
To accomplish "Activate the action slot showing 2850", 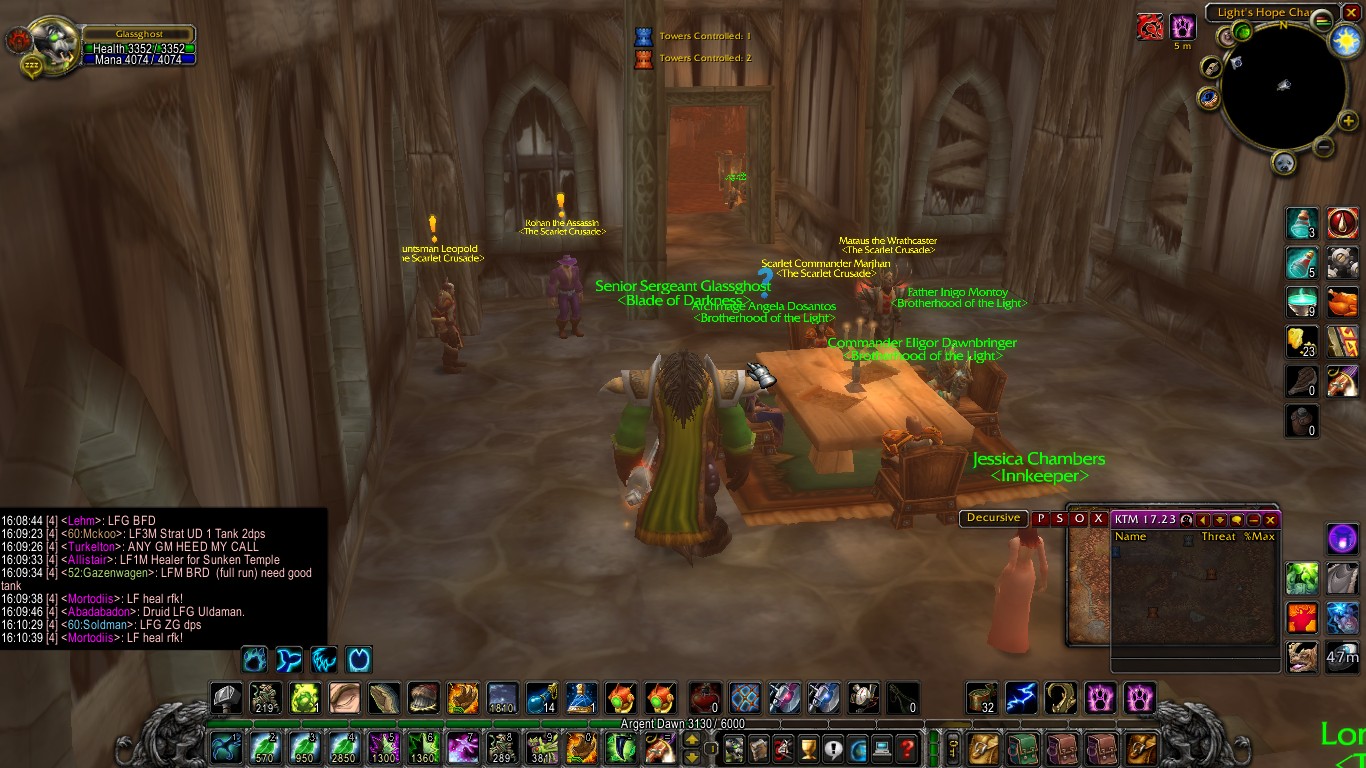I will coord(345,748).
